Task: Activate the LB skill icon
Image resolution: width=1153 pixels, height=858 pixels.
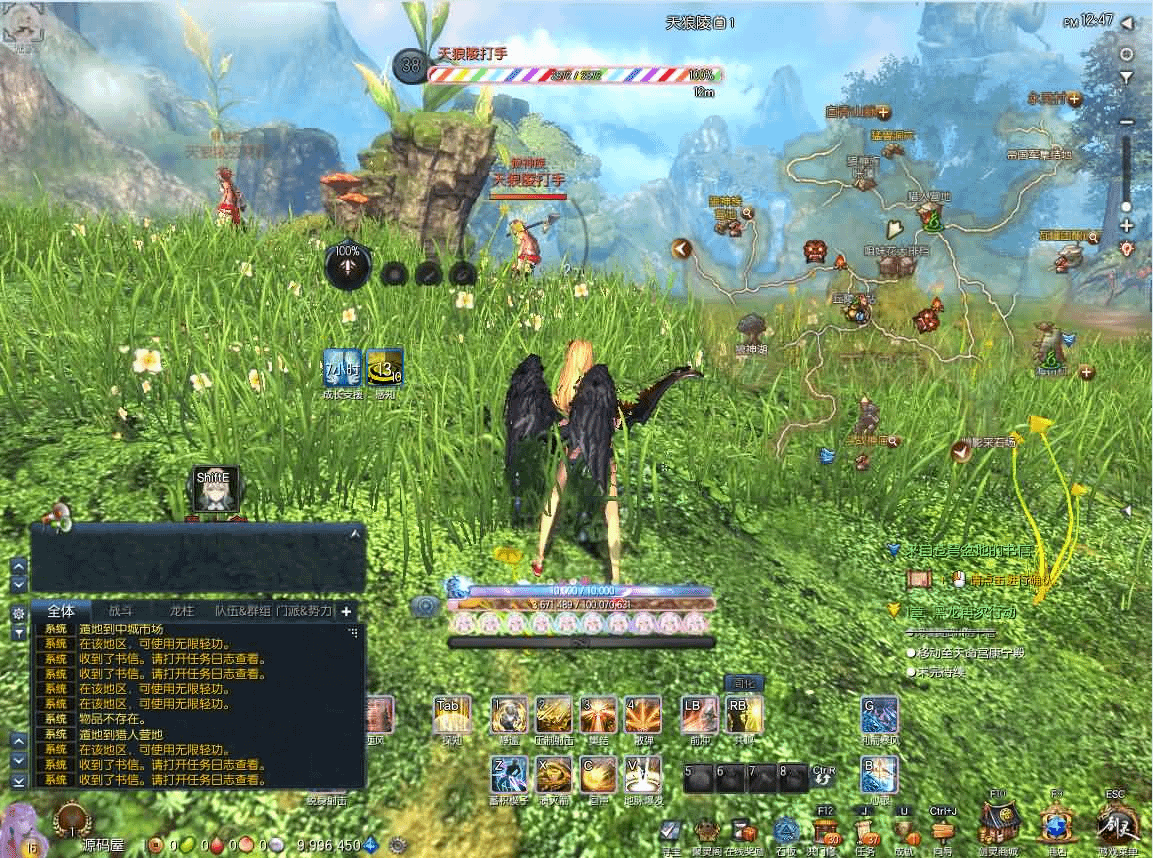Action: tap(699, 714)
